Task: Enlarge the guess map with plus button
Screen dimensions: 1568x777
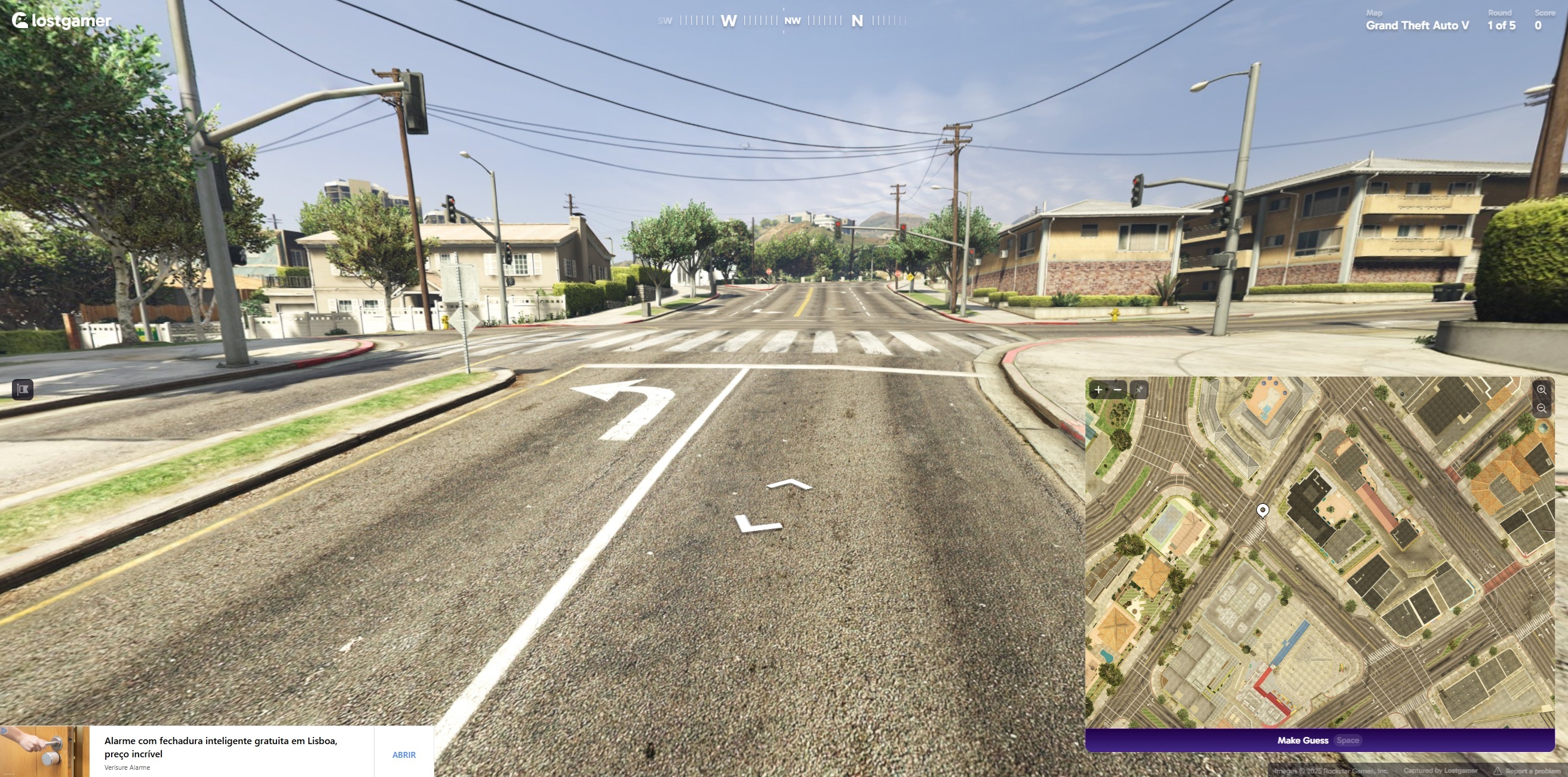Action: 1098,390
